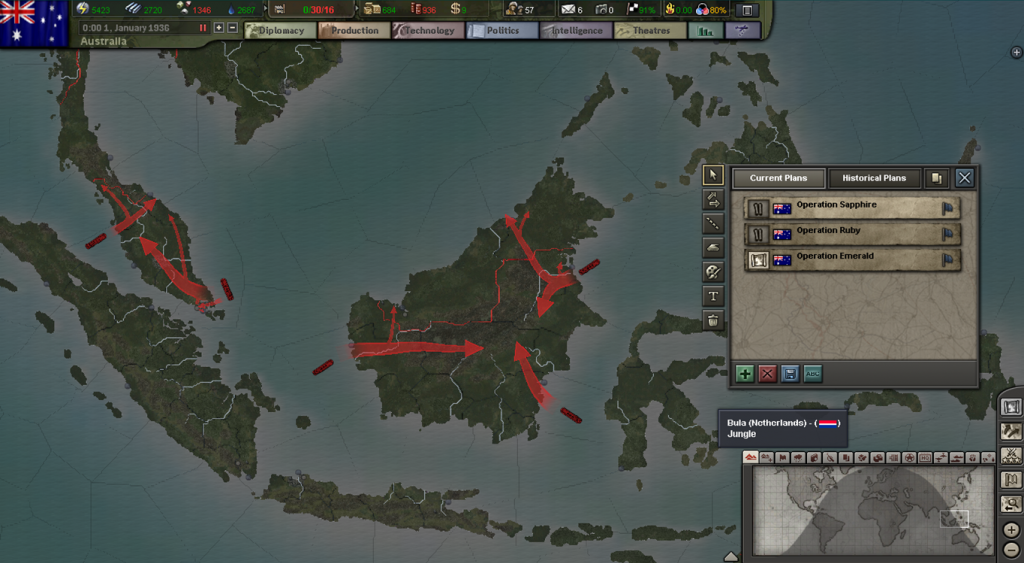This screenshot has height=563, width=1024.
Task: Close the battle plans window
Action: click(x=964, y=178)
